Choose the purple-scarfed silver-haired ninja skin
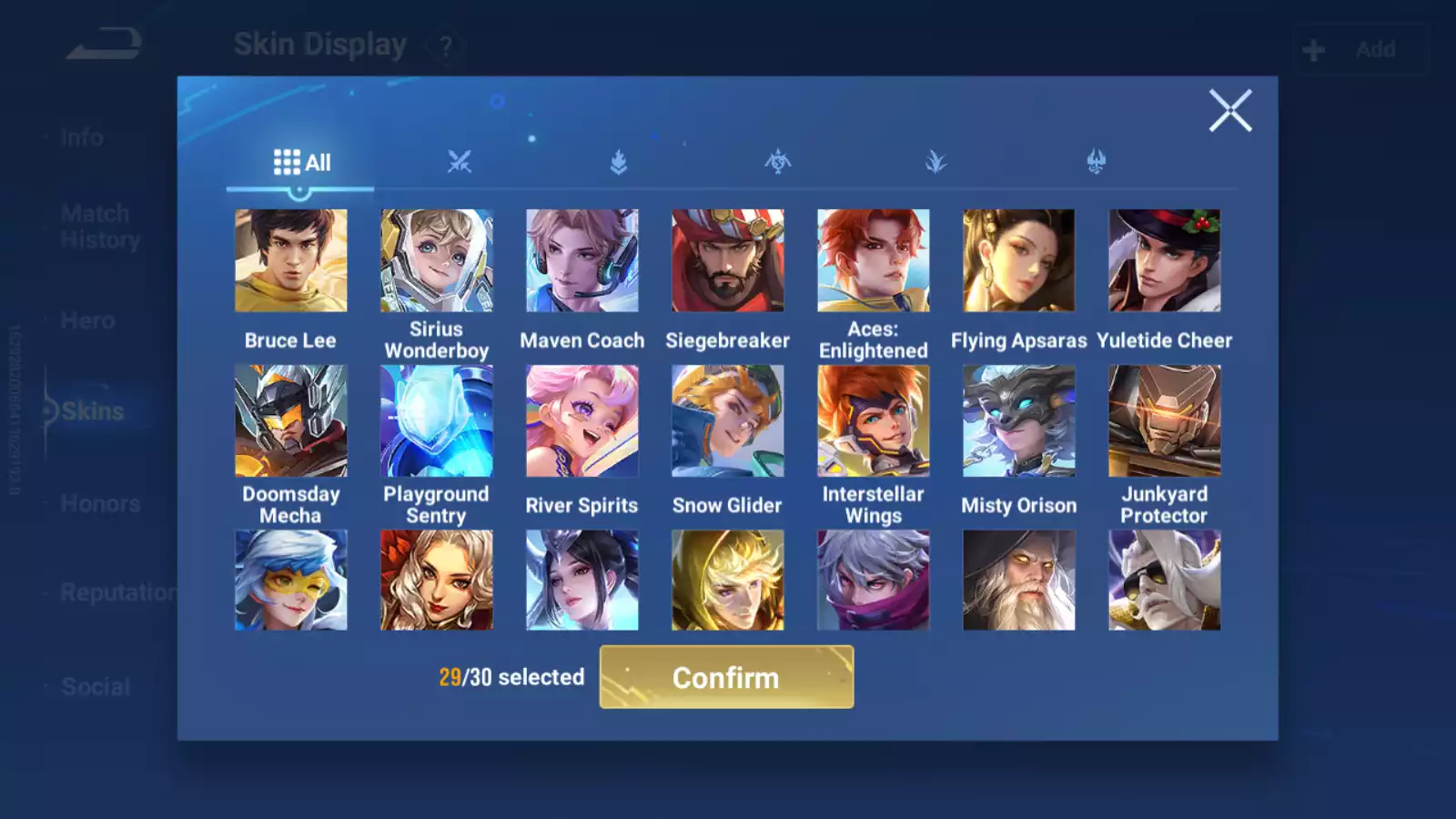 coord(873,581)
